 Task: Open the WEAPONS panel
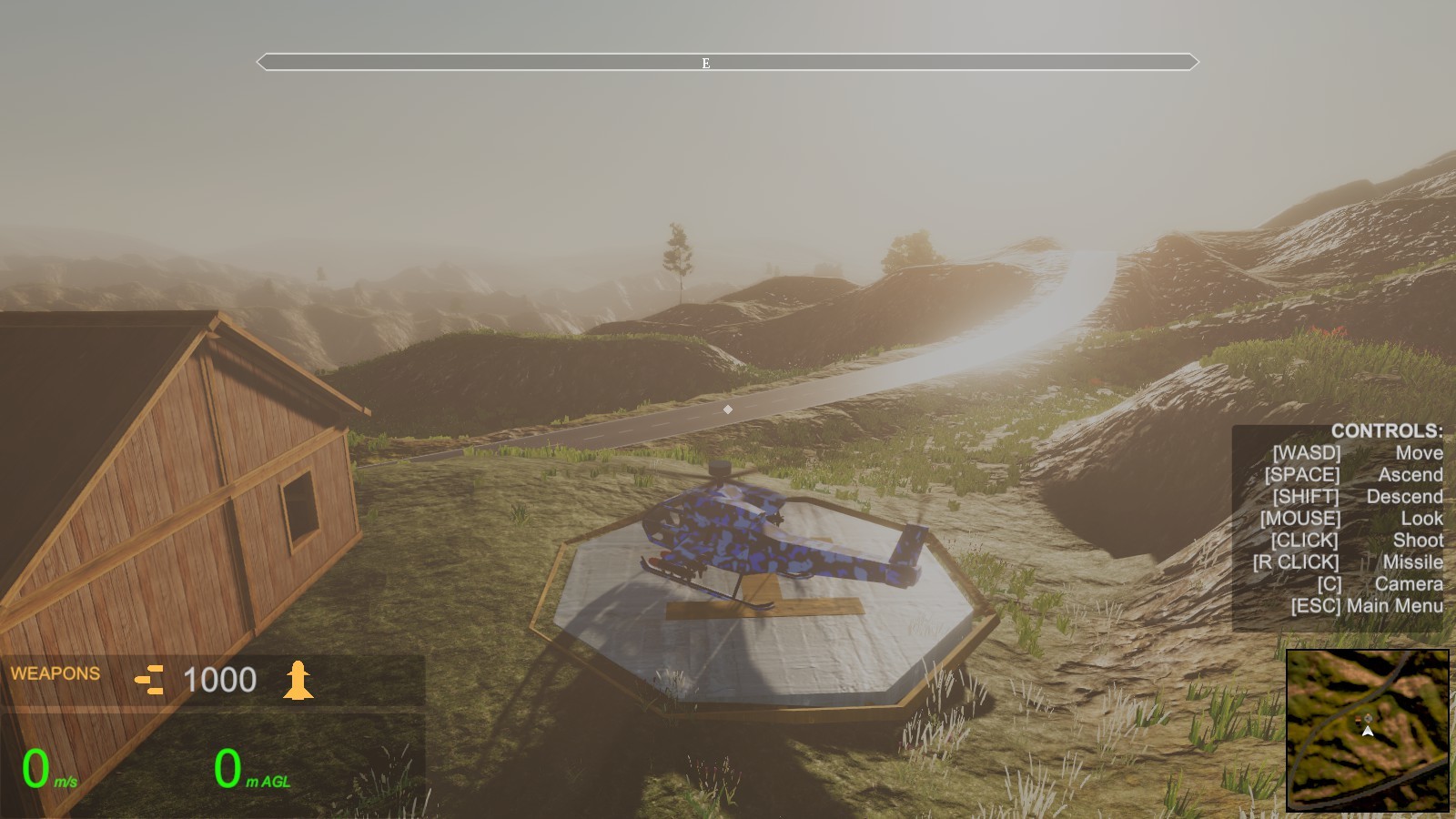coord(55,673)
